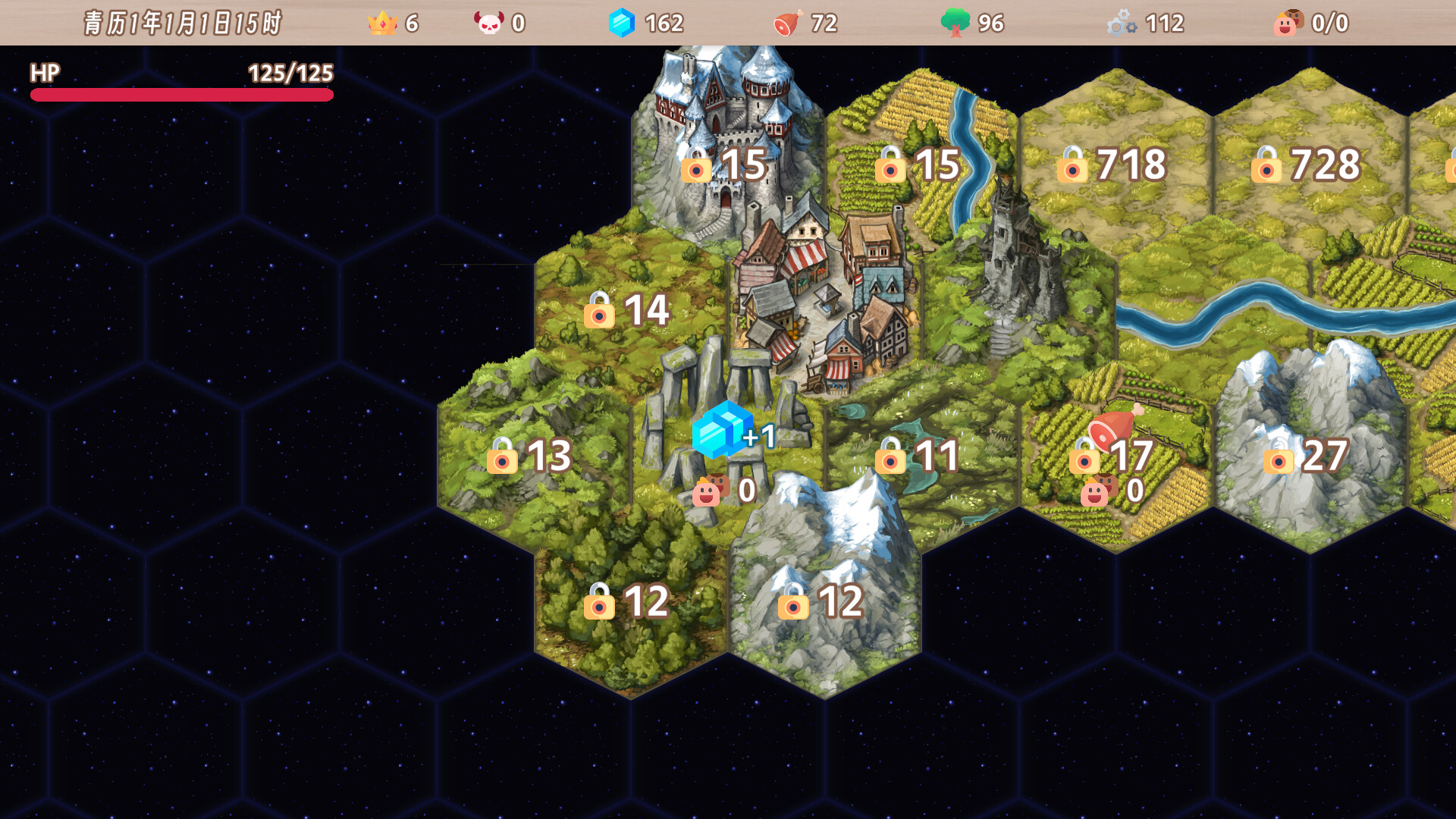The image size is (1456, 819).
Task: Unlock the castle tile costing 15
Action: (725, 165)
